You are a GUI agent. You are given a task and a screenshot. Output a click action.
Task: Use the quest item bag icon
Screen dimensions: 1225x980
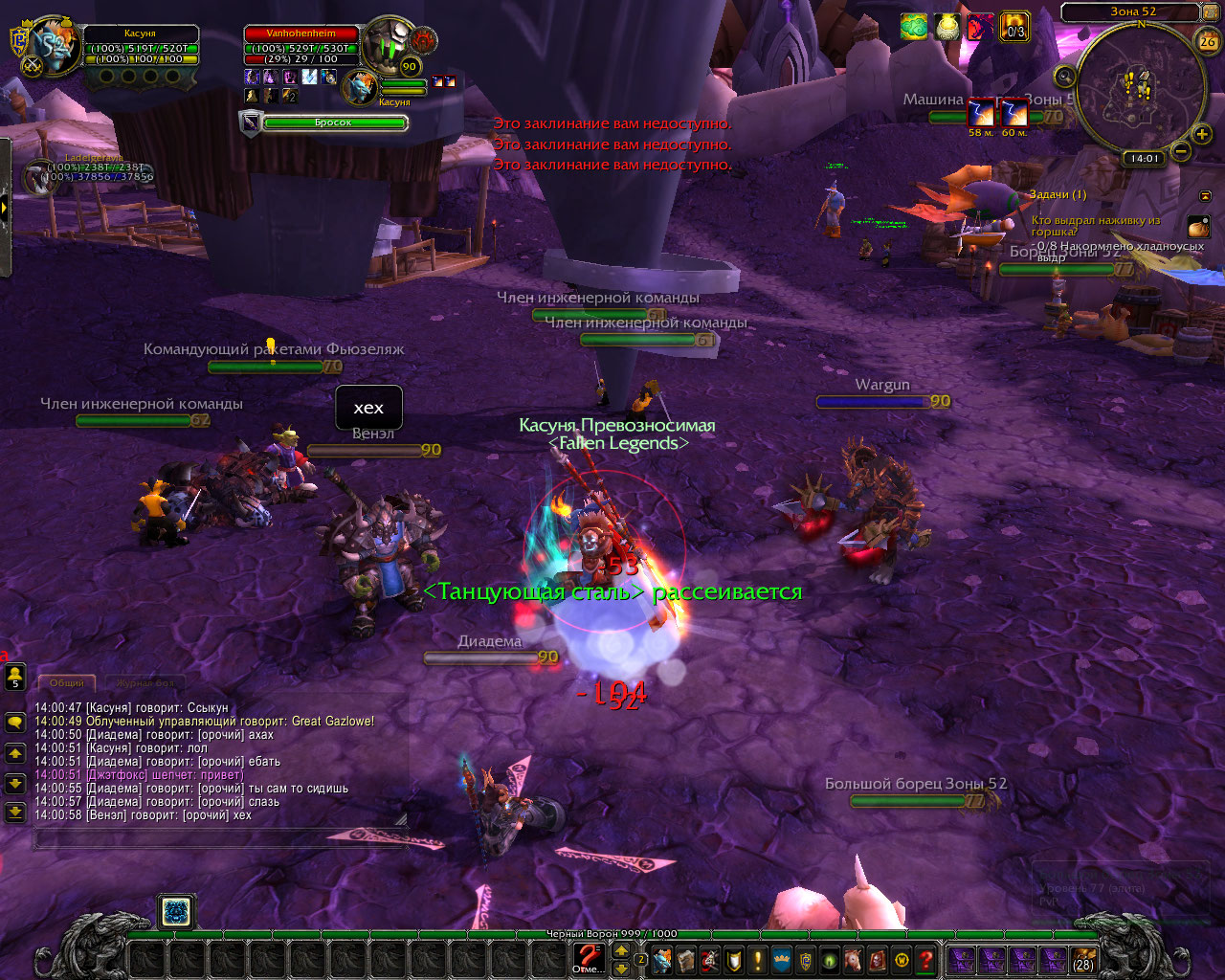pyautogui.click(x=1198, y=226)
